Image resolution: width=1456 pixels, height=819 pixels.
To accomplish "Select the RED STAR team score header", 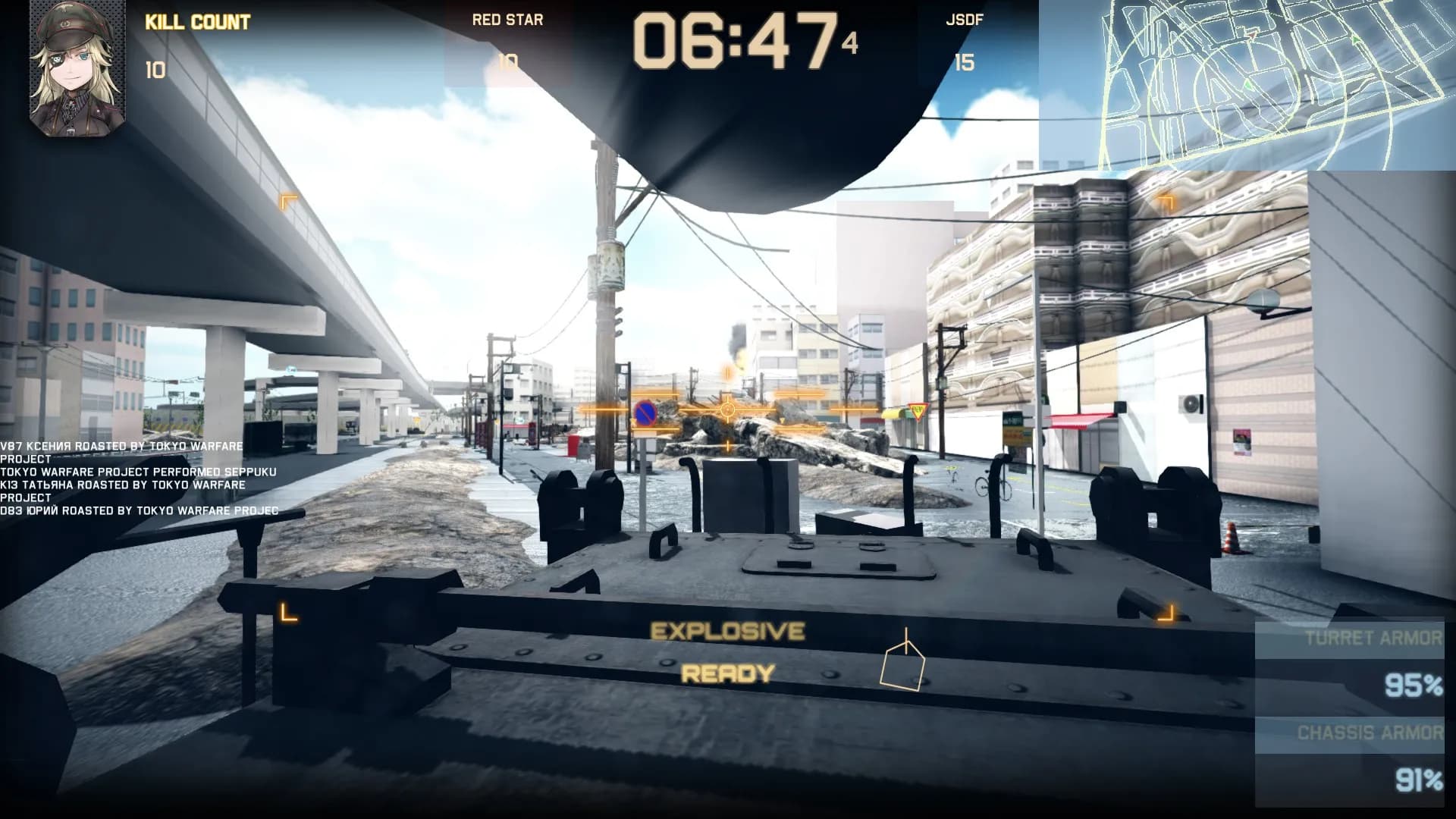I will (x=507, y=20).
